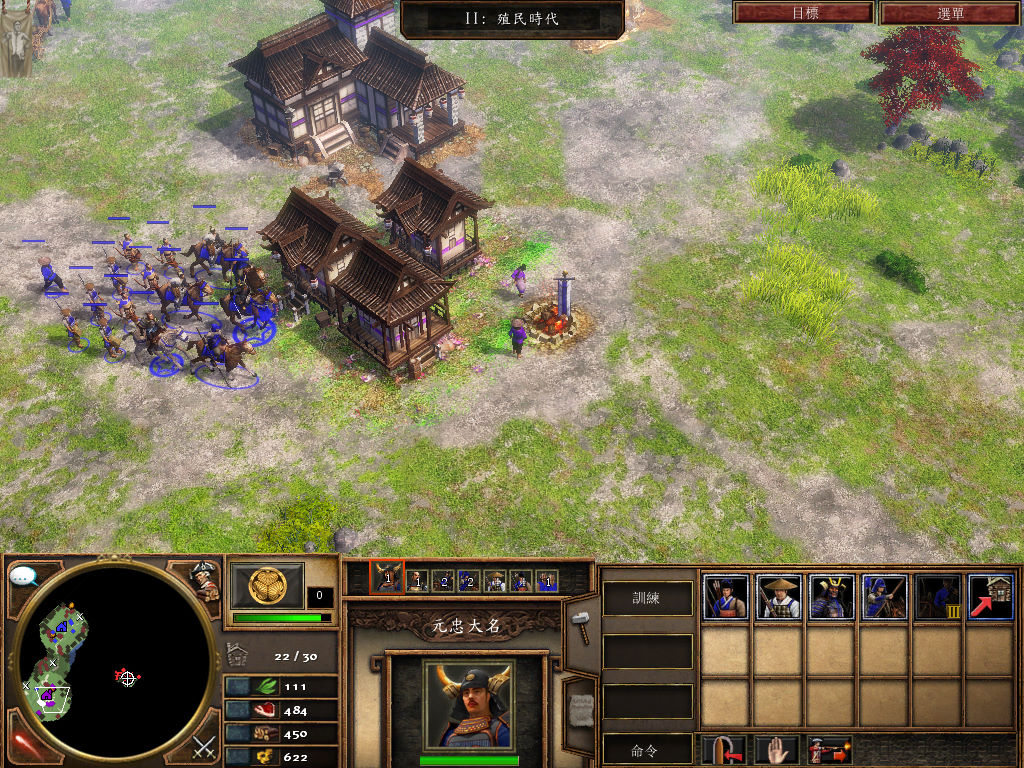1024x768 pixels.
Task: Select the highlighted daimyo group icon
Action: (387, 577)
